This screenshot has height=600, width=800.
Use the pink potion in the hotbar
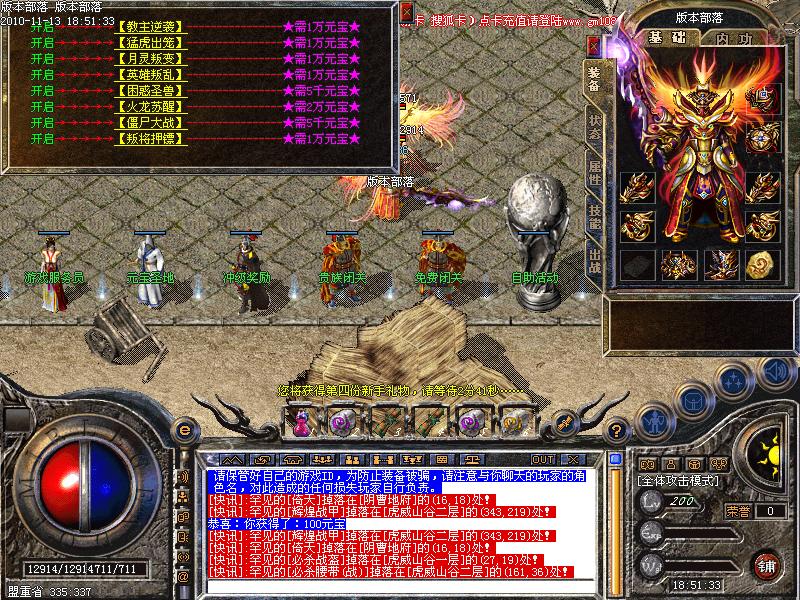301,422
